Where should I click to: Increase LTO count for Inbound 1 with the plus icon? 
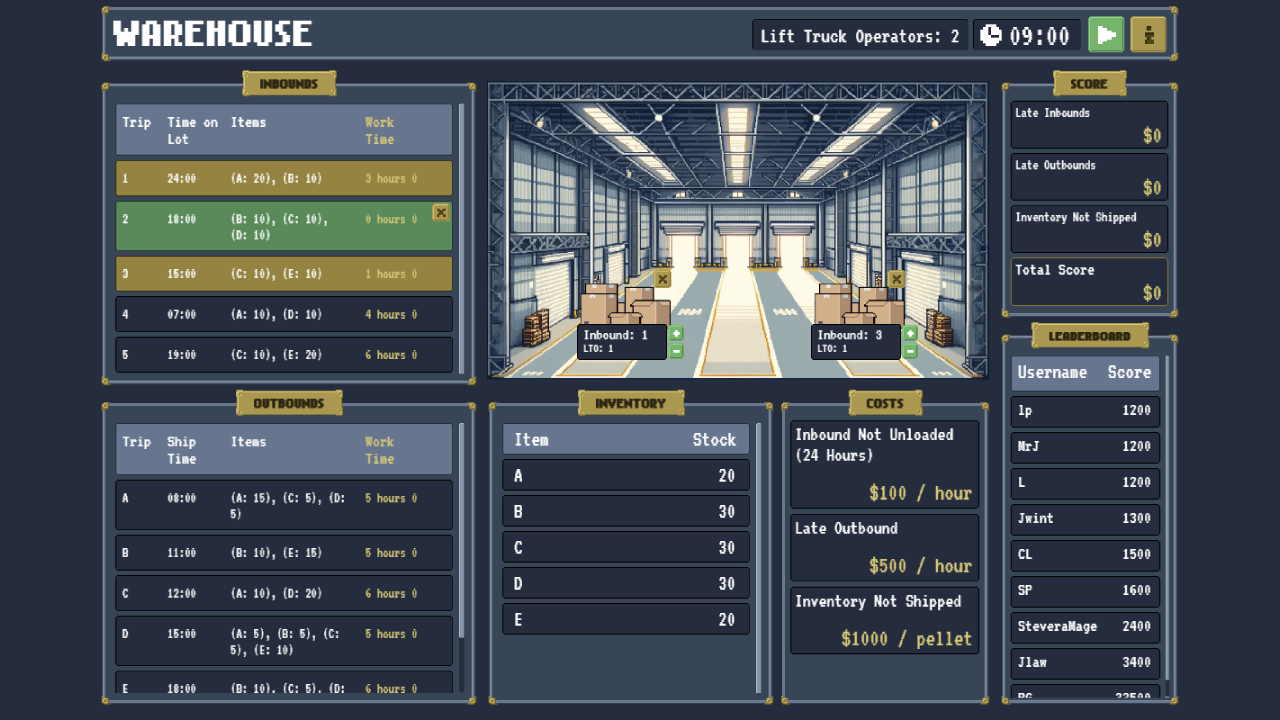[676, 333]
